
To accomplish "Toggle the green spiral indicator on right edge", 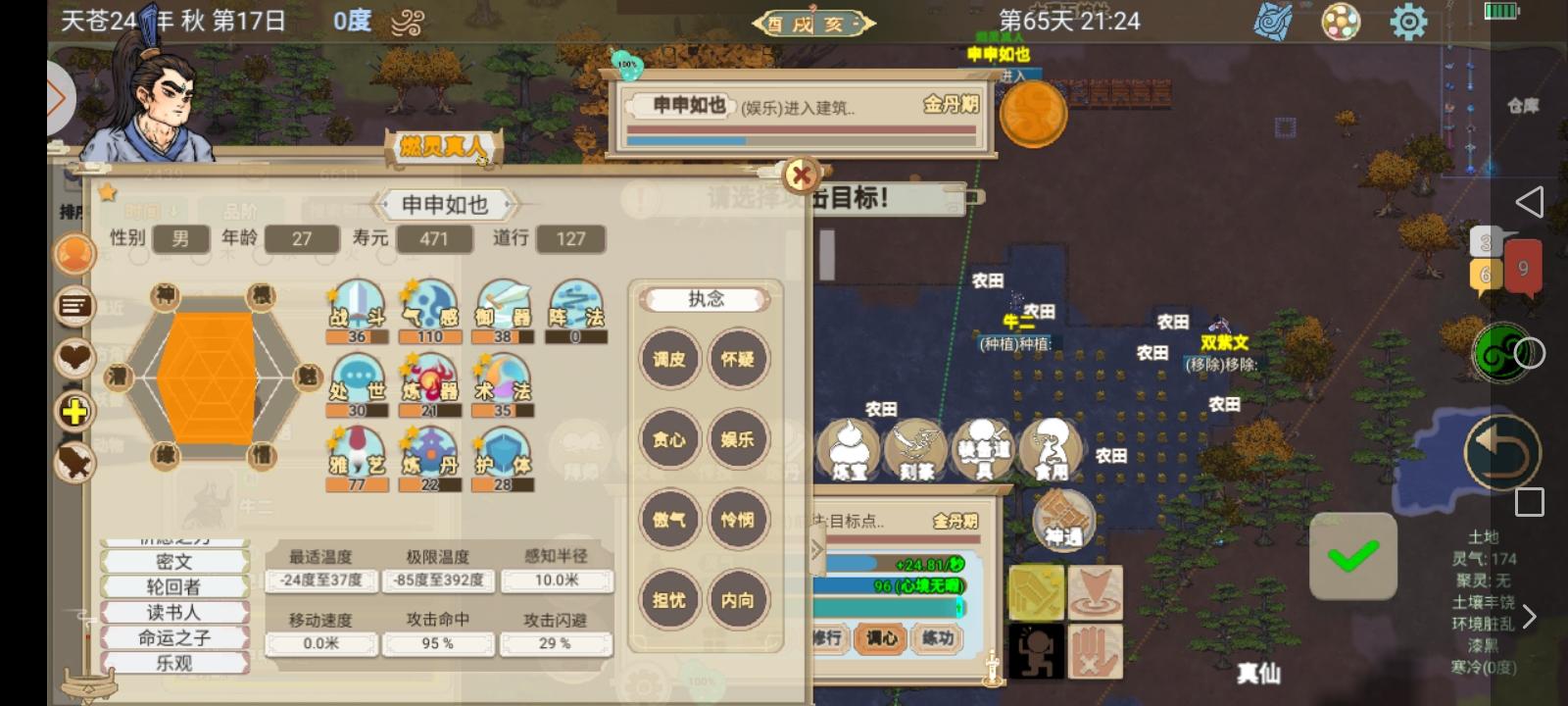I will (1499, 353).
